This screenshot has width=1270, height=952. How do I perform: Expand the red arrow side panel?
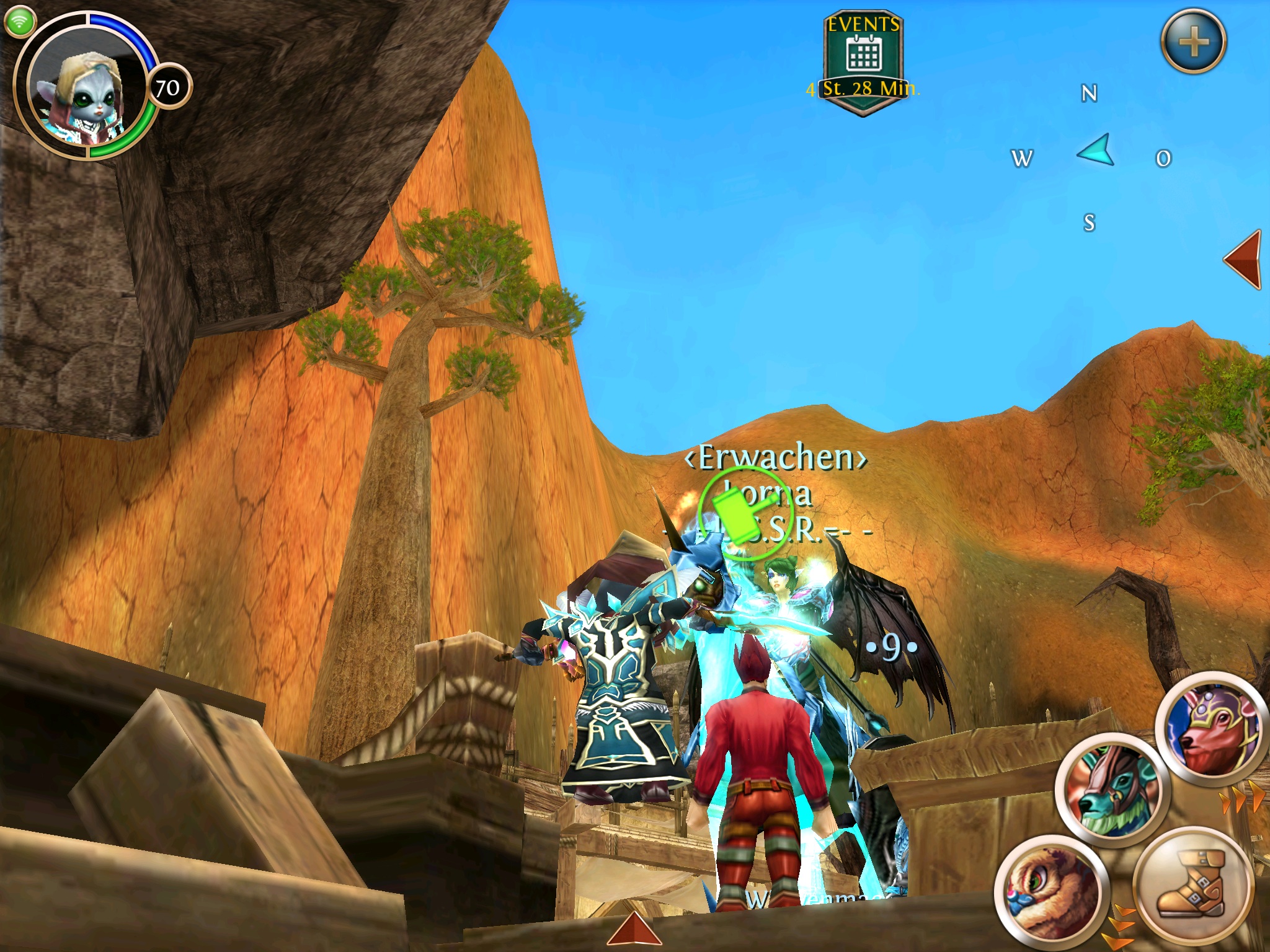pyautogui.click(x=1244, y=259)
